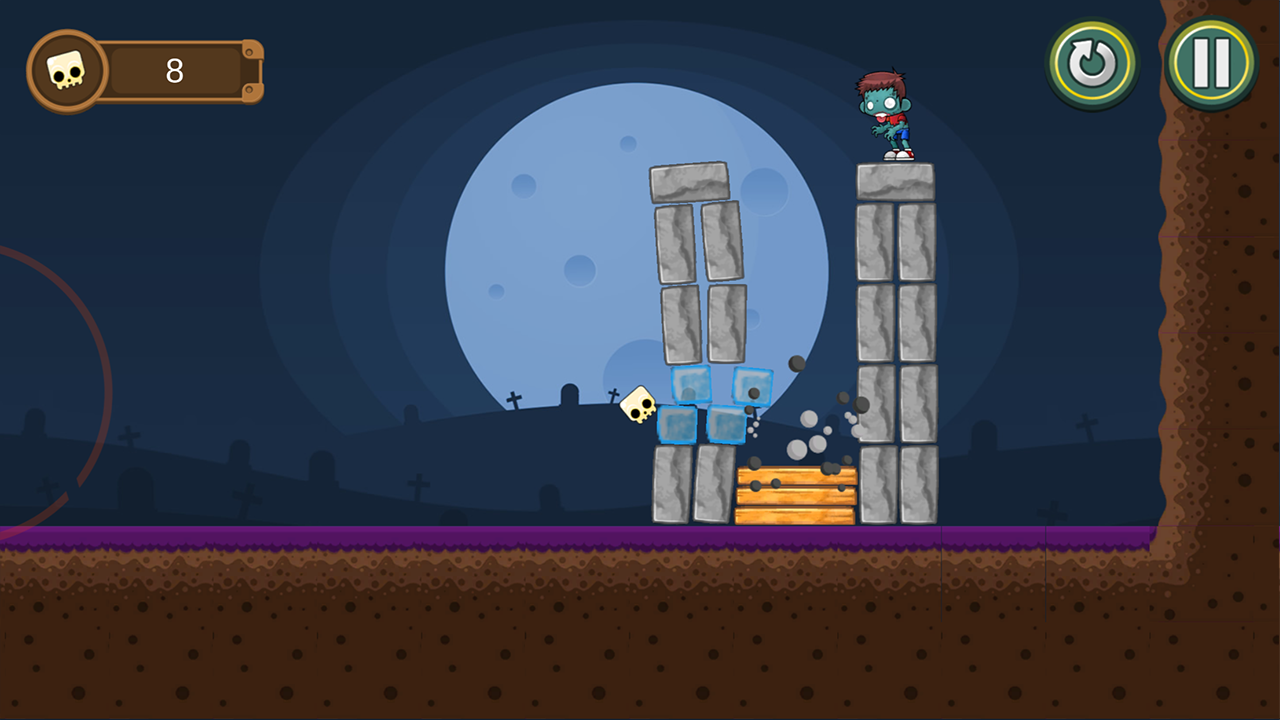Click the ammo counter showing 8
The image size is (1280, 720).
coord(172,72)
